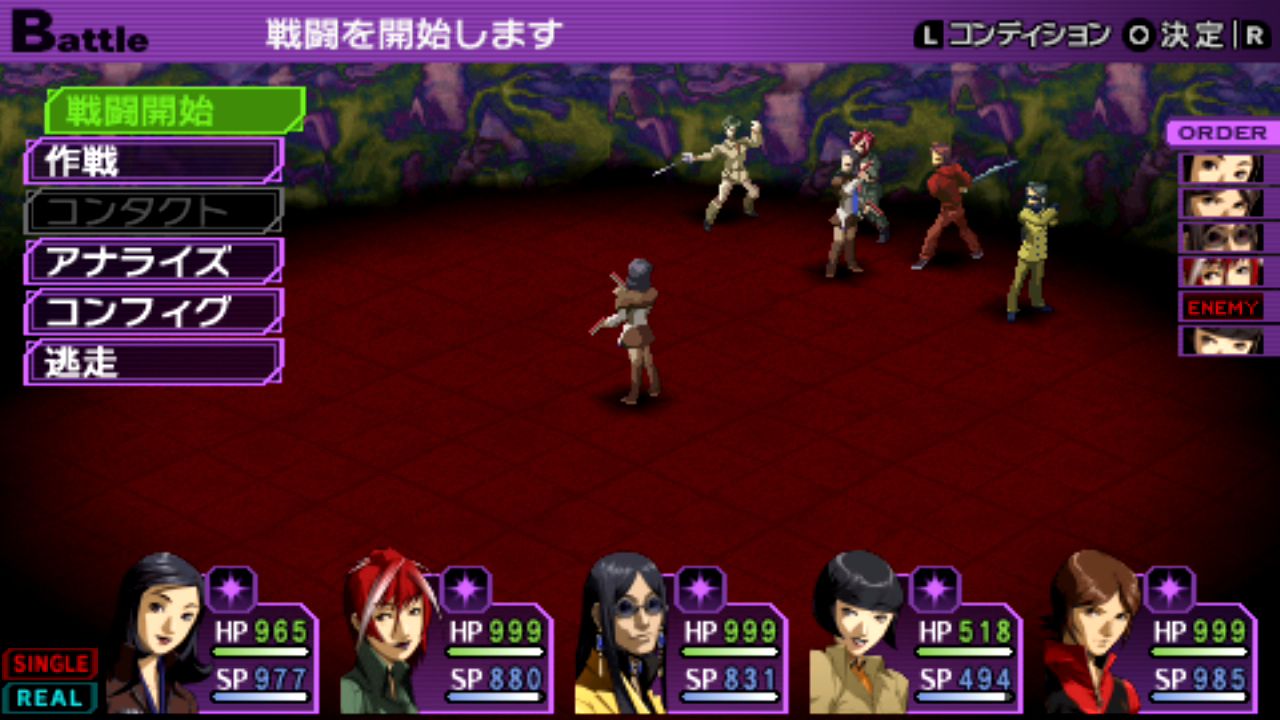Open the アナライズ analyze option
The height and width of the screenshot is (720, 1280).
point(153,261)
